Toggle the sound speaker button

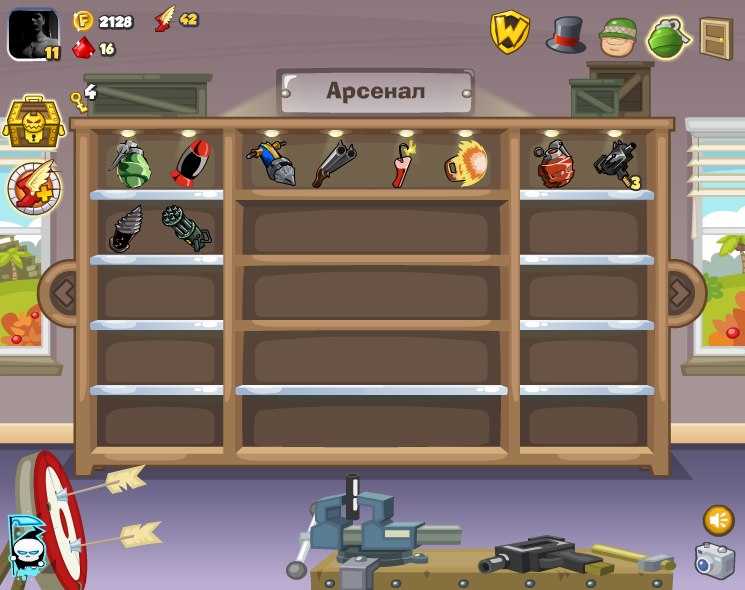click(718, 520)
